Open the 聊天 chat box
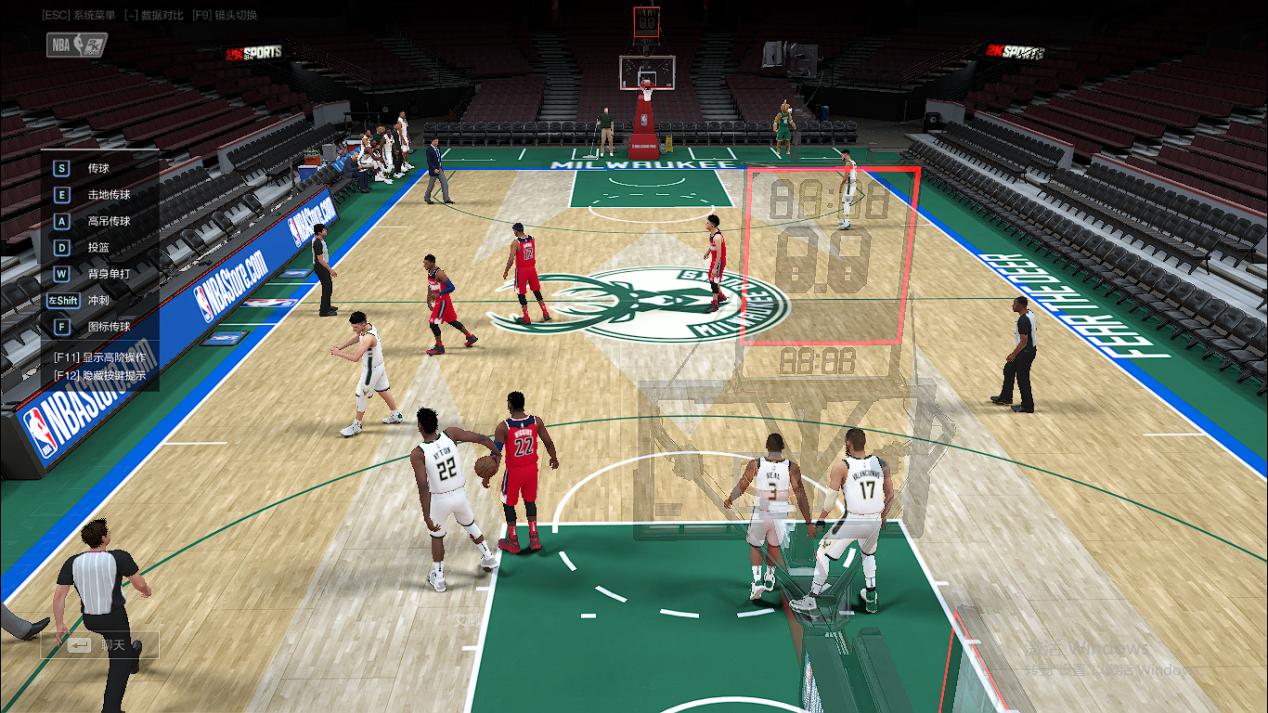The image size is (1268, 713). tap(98, 645)
